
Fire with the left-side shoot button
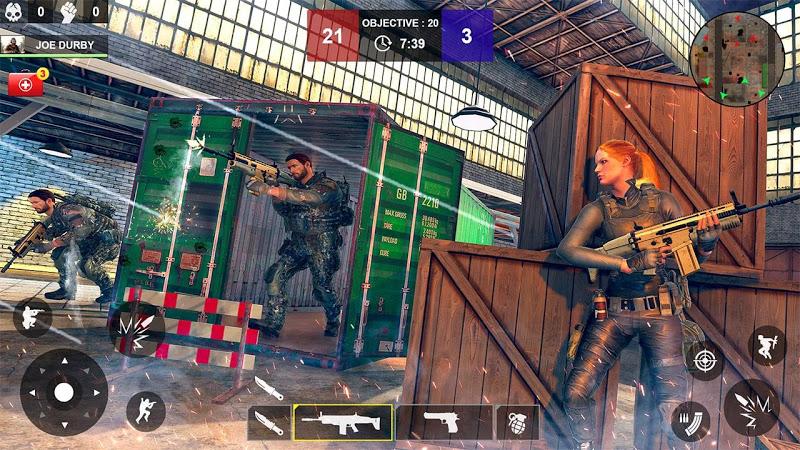coord(137,329)
